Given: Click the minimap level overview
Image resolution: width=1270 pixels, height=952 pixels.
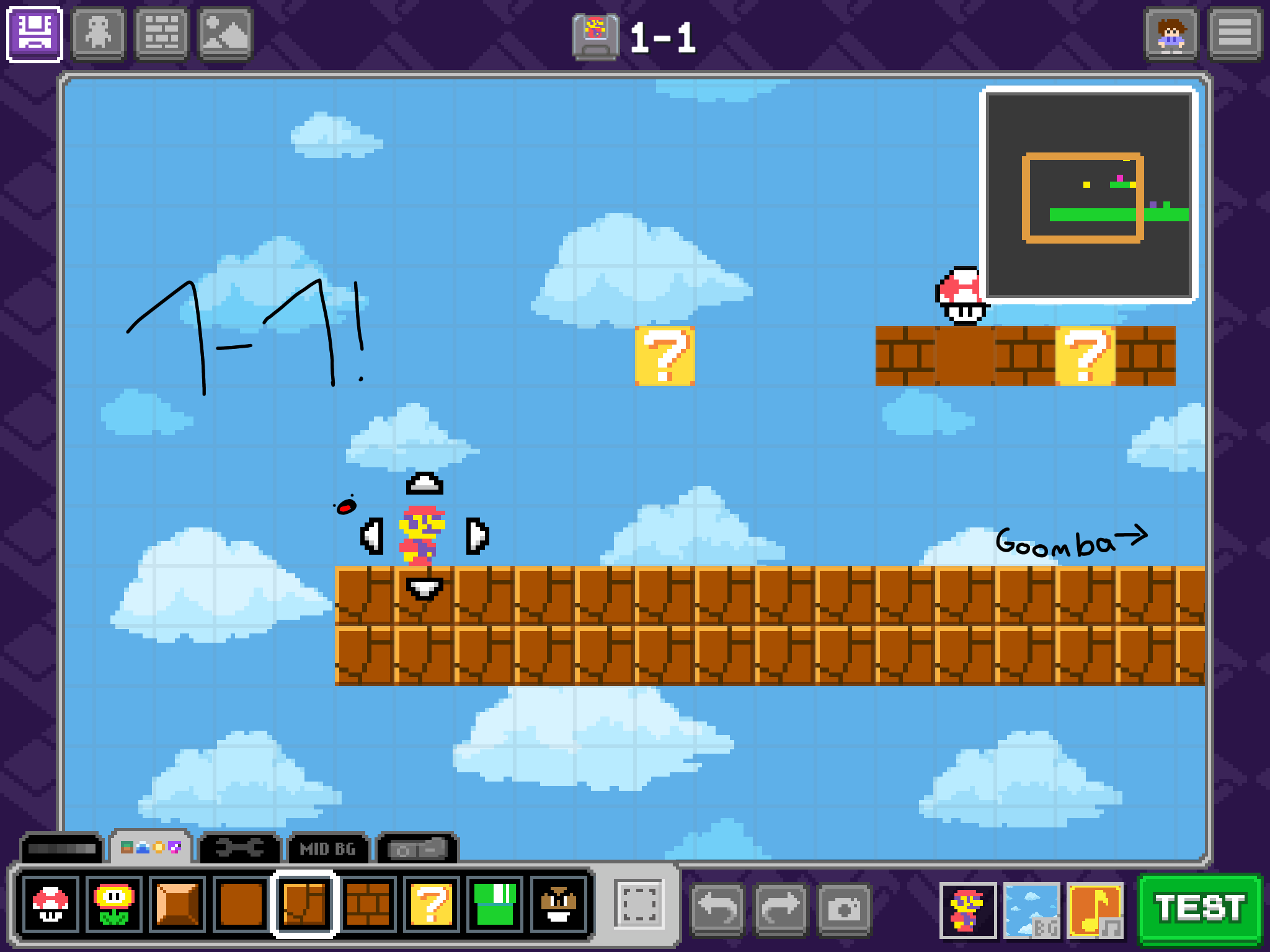Looking at the screenshot, I should [x=1088, y=195].
